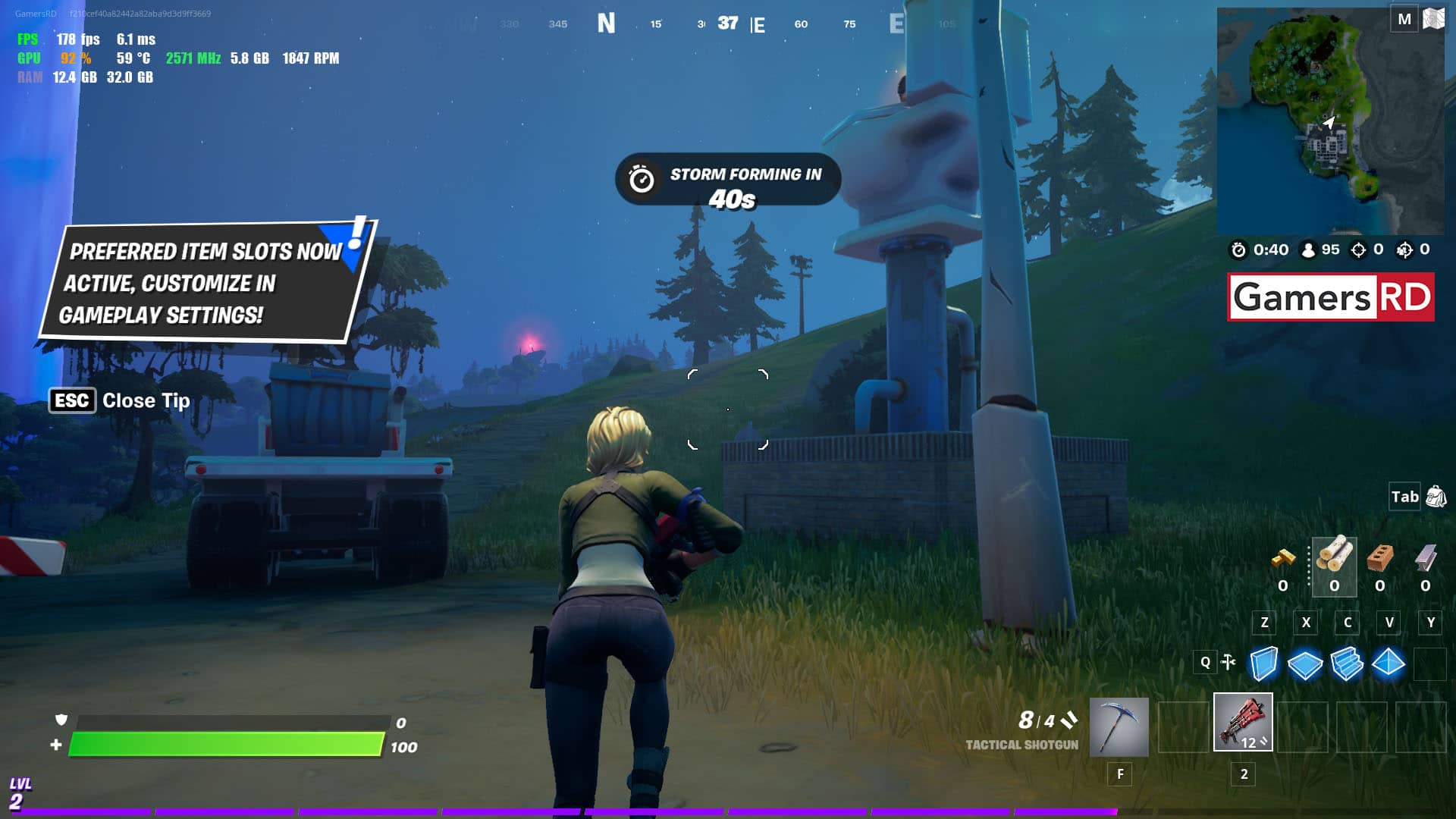Screen dimensions: 1456x819
Task: Open the full map icon
Action: click(1433, 18)
